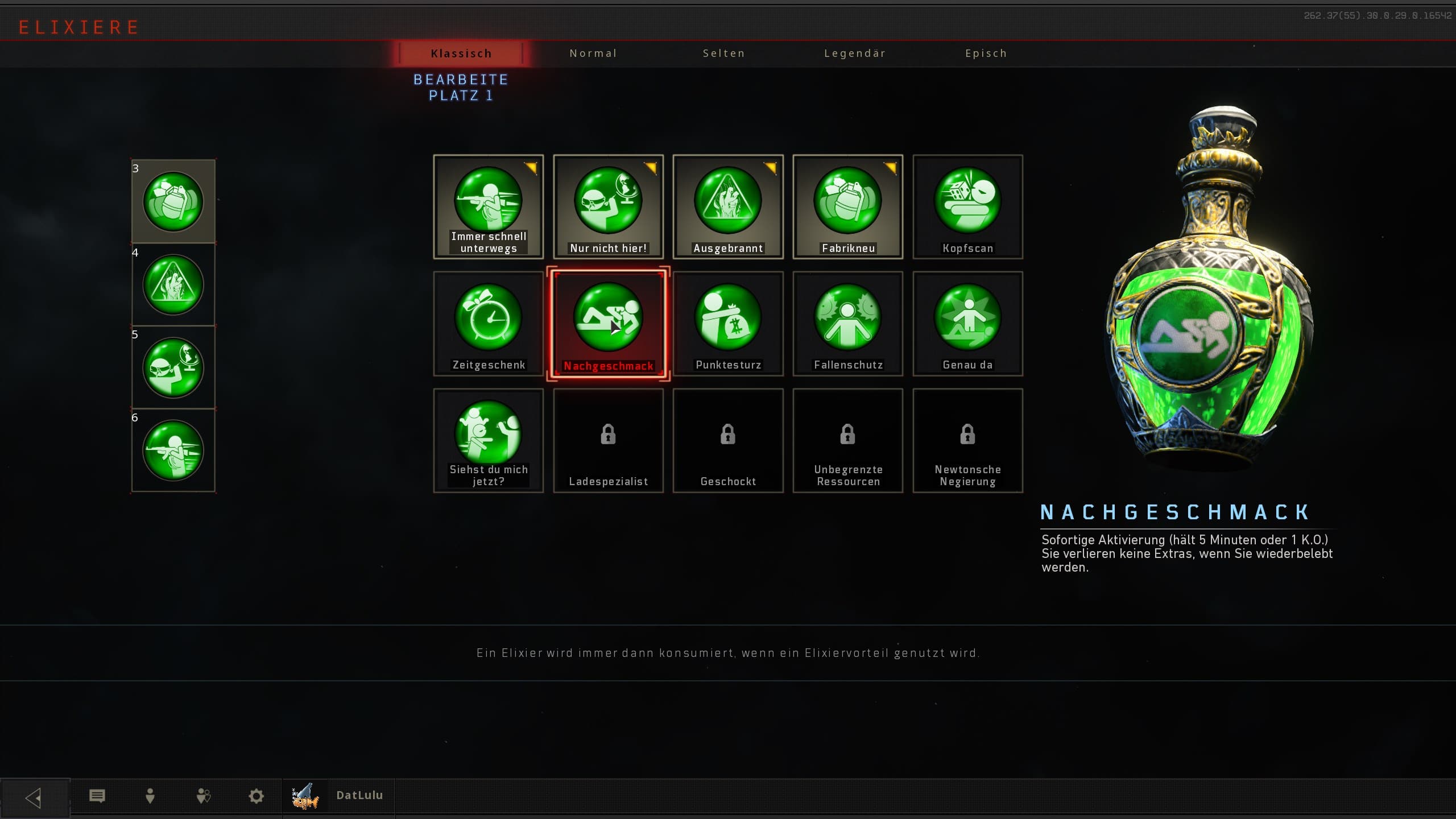Screen dimensions: 1456x819
Task: Pick the Nur nicht hier! elixir
Action: [608, 207]
